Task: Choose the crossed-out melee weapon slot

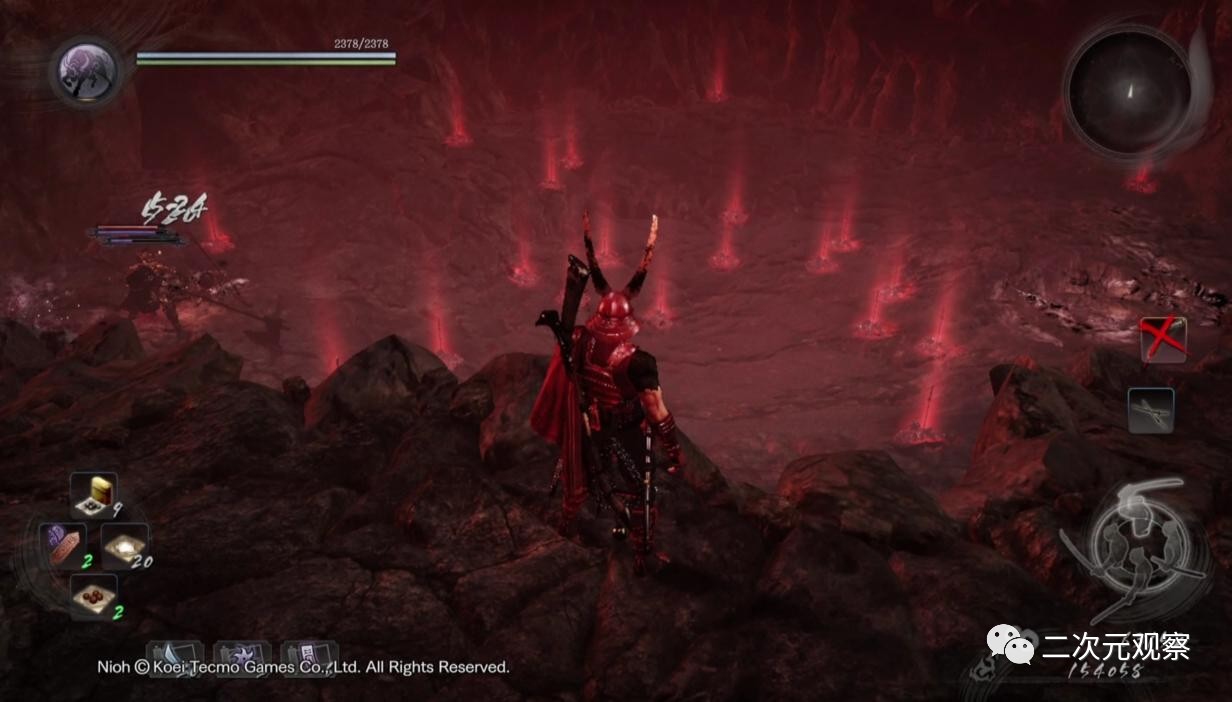Action: (x=1163, y=340)
